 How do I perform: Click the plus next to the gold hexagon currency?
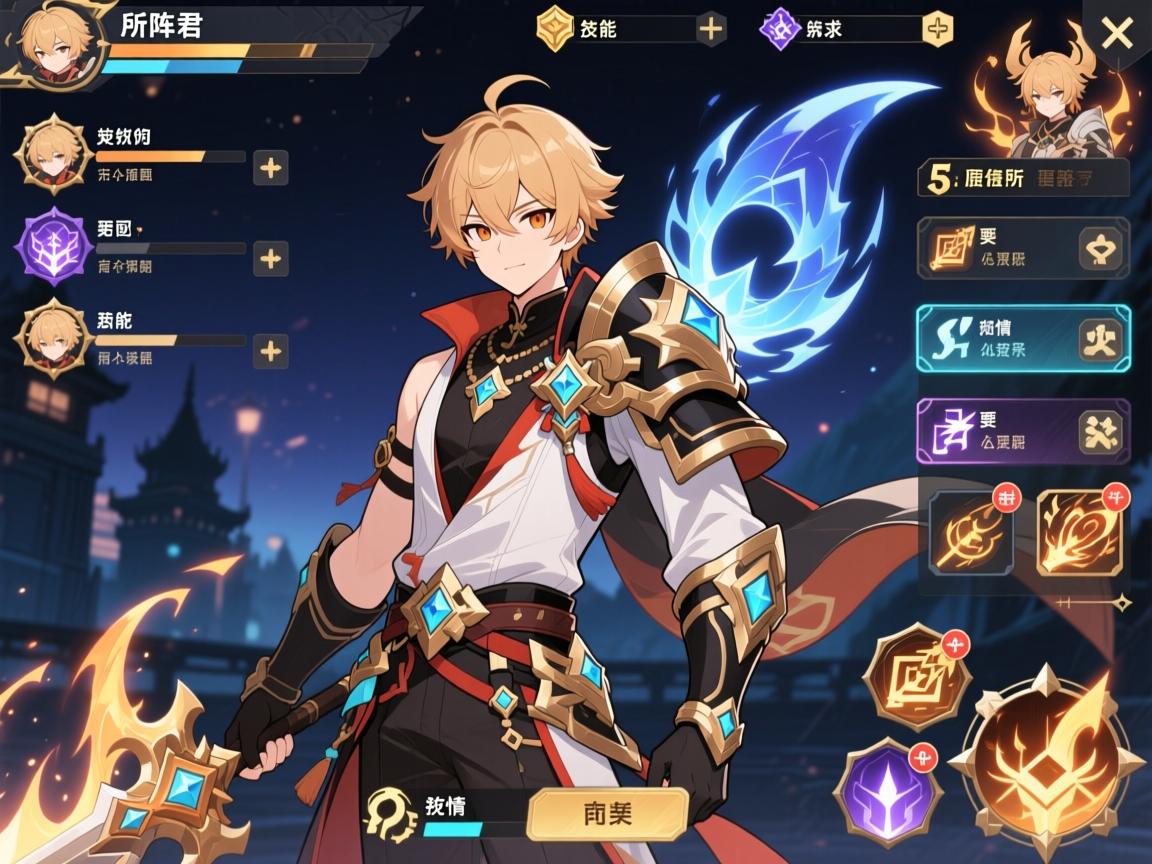[x=711, y=29]
